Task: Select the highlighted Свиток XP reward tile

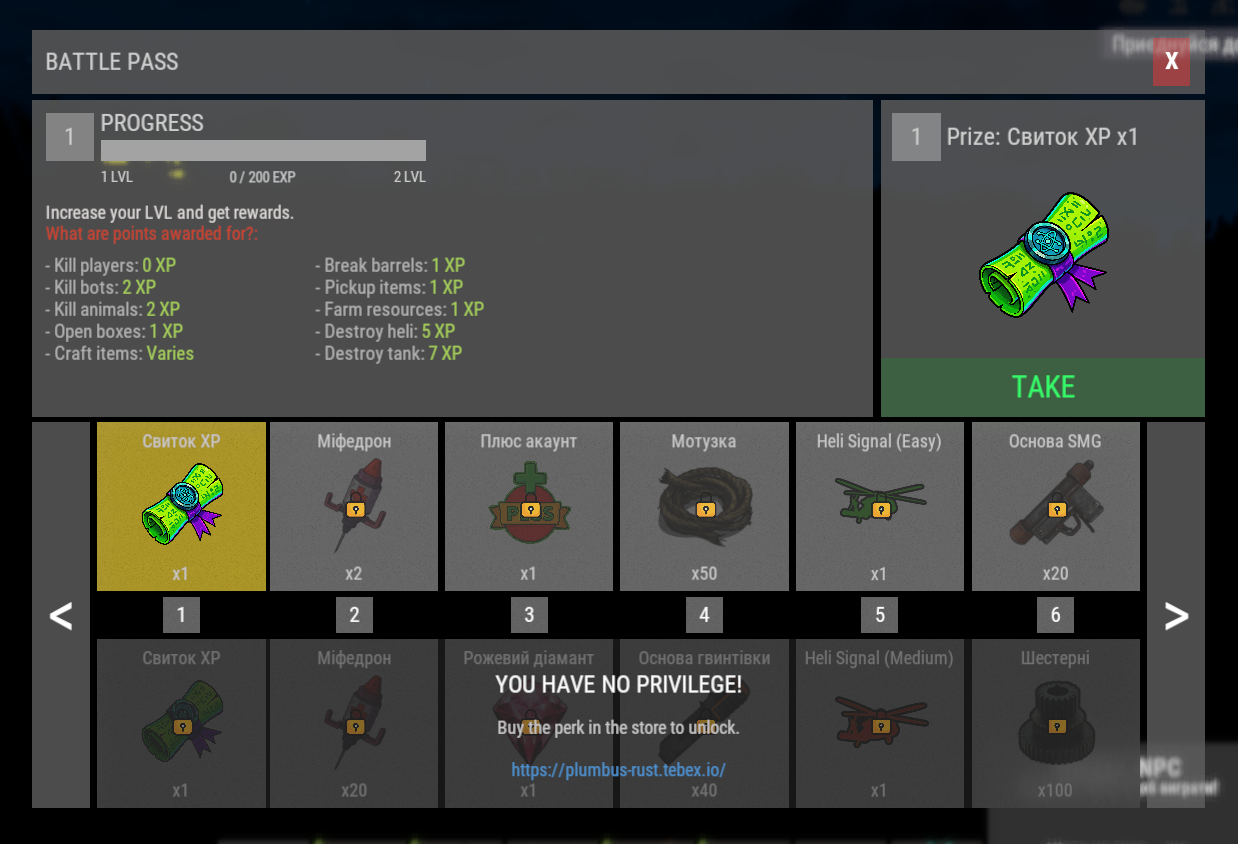Action: pos(181,506)
